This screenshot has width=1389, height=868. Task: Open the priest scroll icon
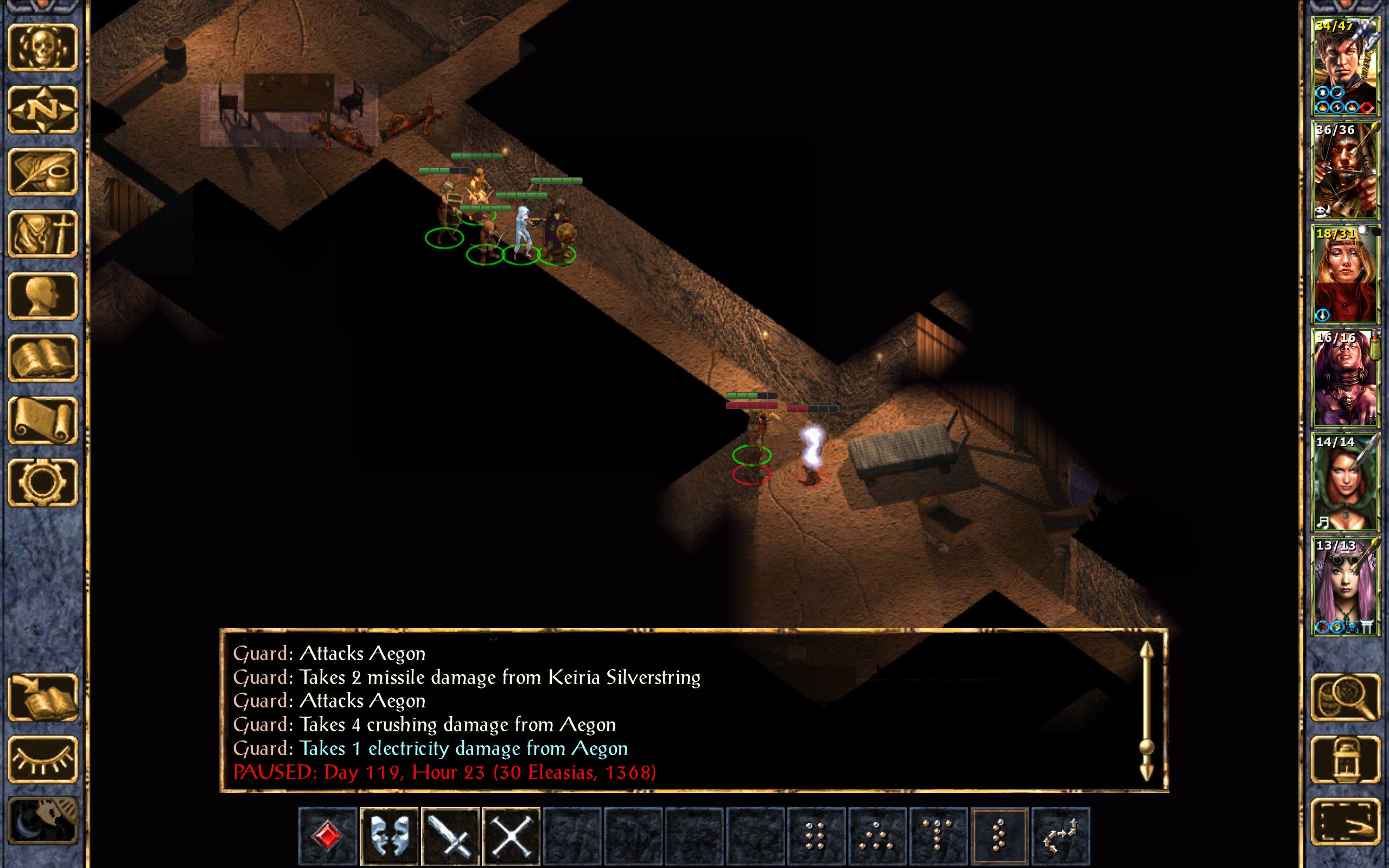(x=42, y=420)
